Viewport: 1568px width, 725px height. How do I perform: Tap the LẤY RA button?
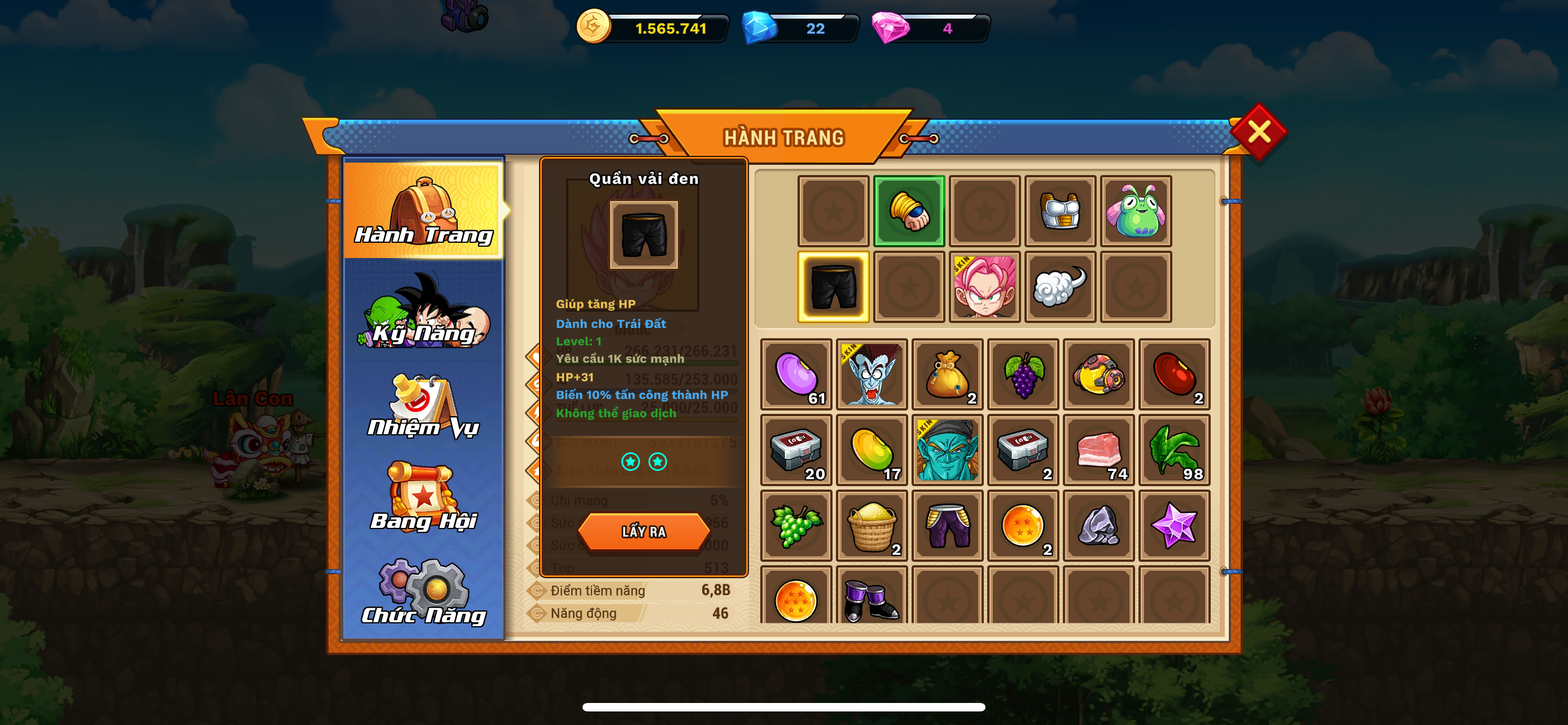click(x=643, y=531)
